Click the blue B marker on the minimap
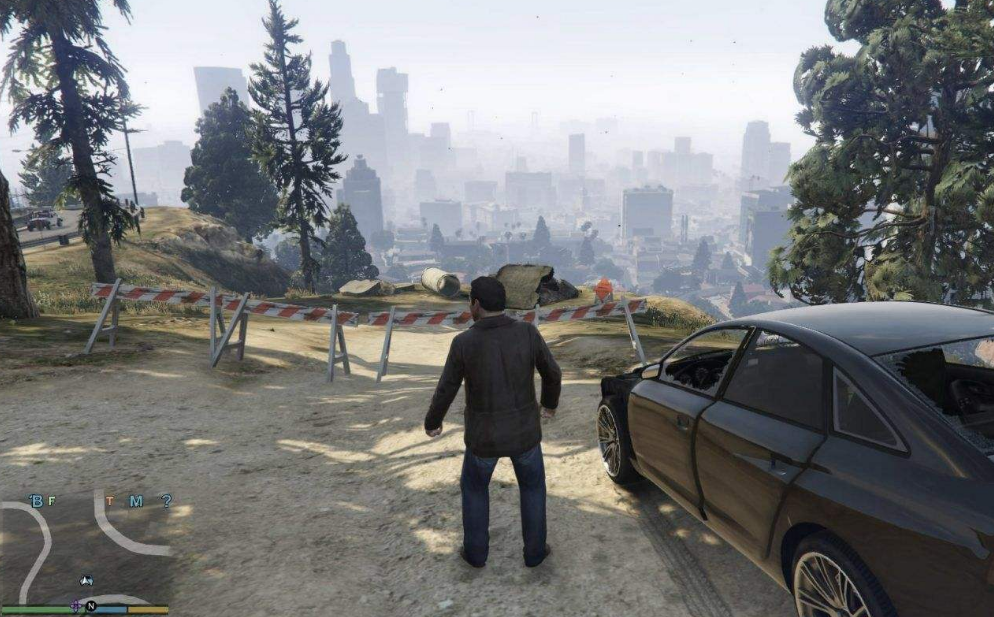 click(37, 501)
